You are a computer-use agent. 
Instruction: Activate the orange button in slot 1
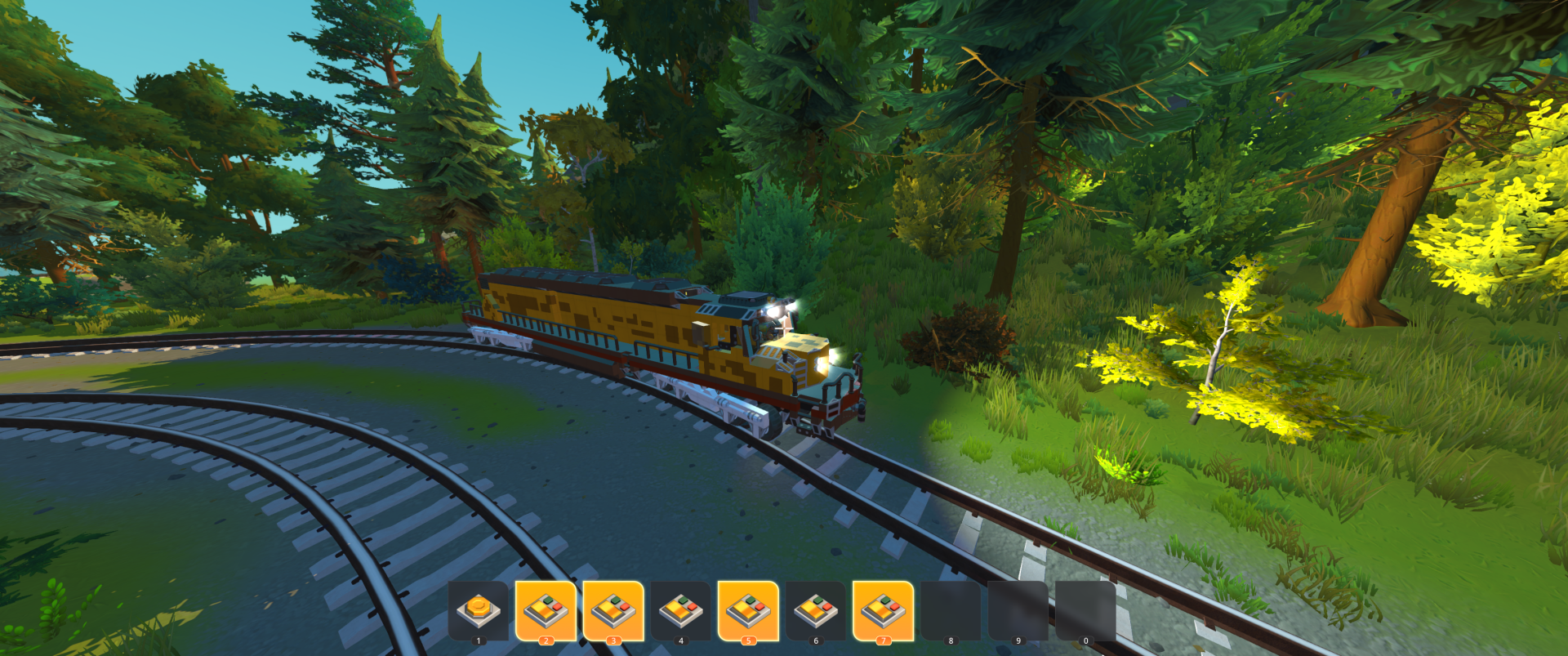point(478,609)
